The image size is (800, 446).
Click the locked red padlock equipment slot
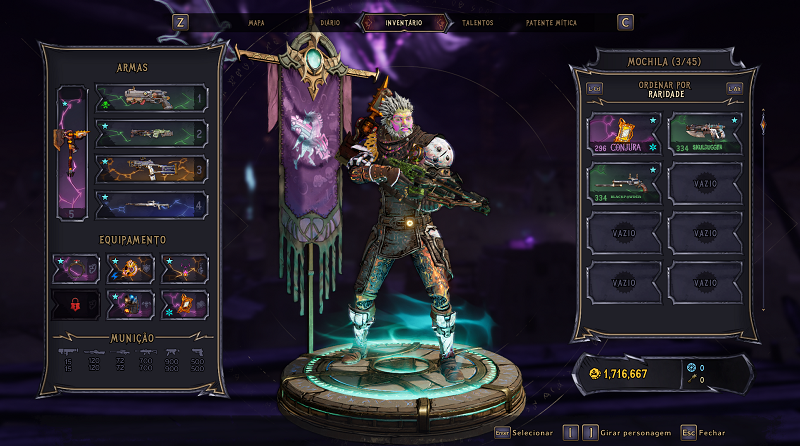[x=76, y=302]
